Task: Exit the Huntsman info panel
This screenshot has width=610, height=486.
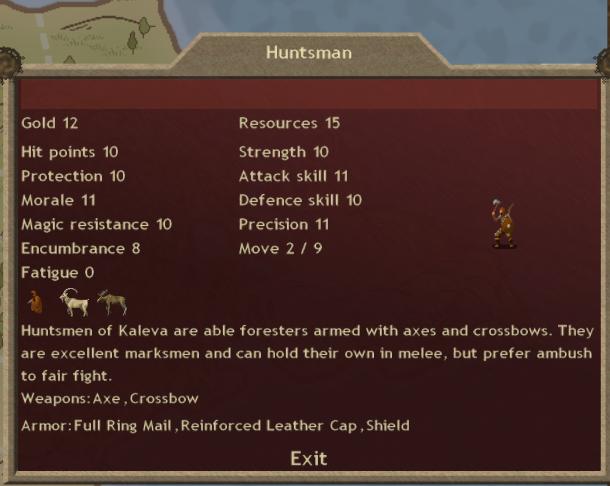Action: click(308, 458)
